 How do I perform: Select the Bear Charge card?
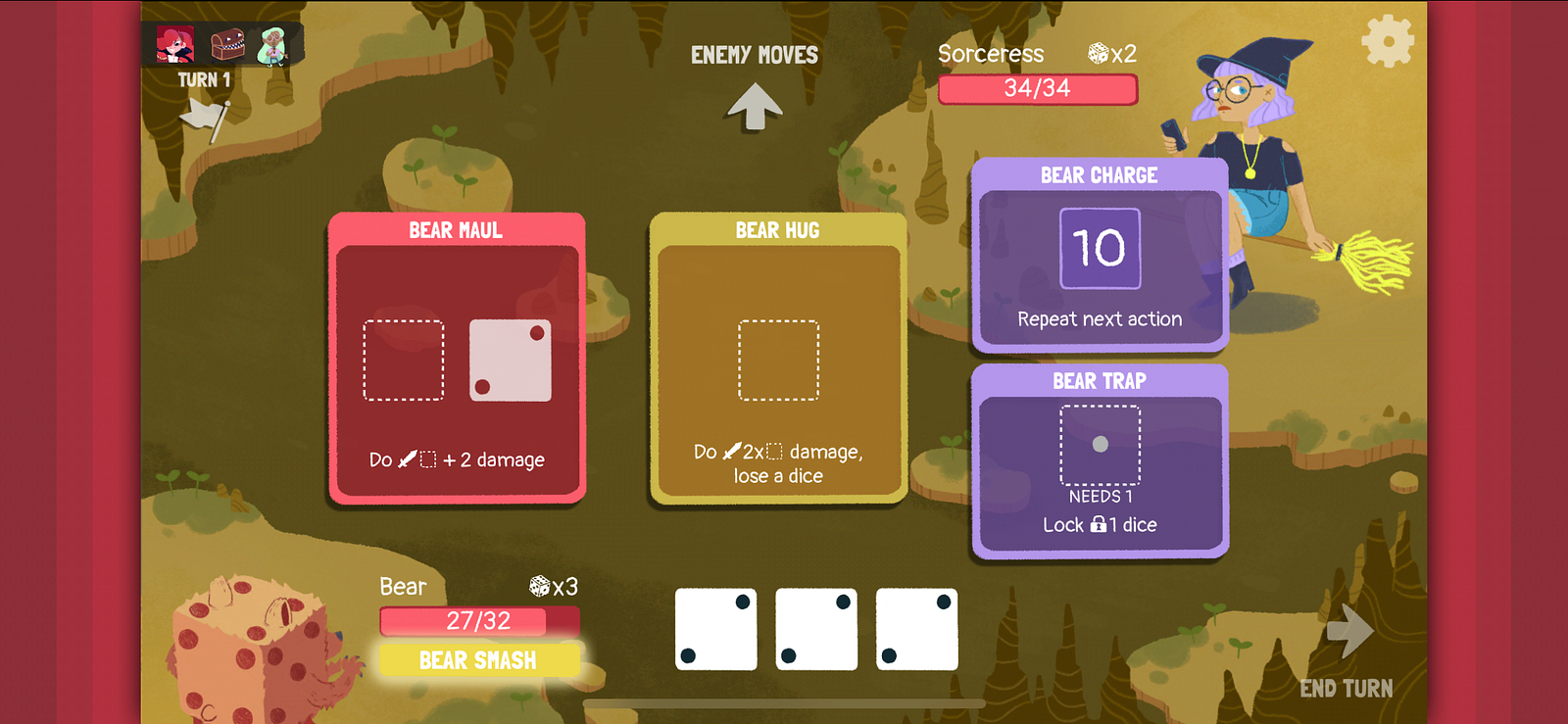click(x=1100, y=255)
